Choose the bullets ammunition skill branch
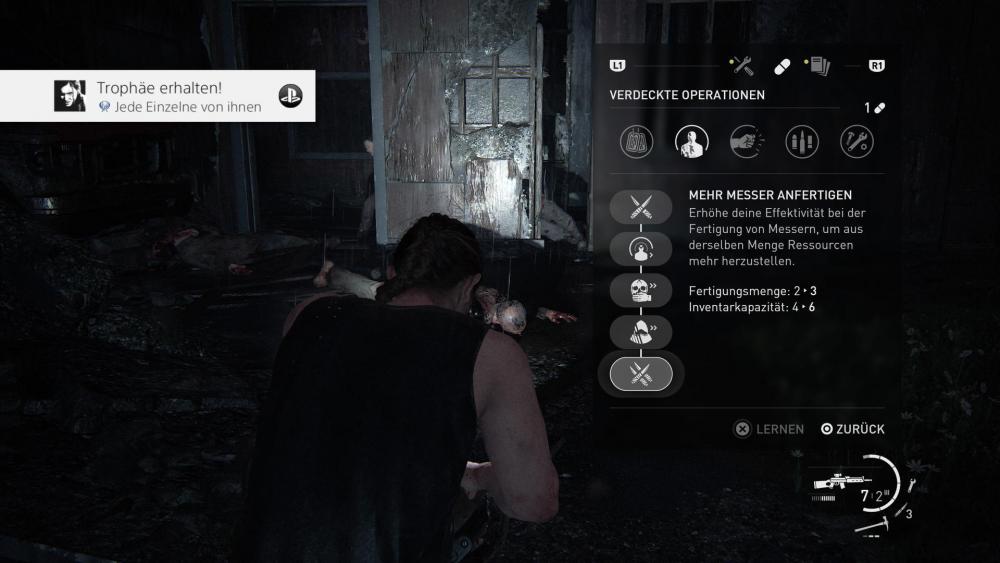1000x563 pixels. 802,142
